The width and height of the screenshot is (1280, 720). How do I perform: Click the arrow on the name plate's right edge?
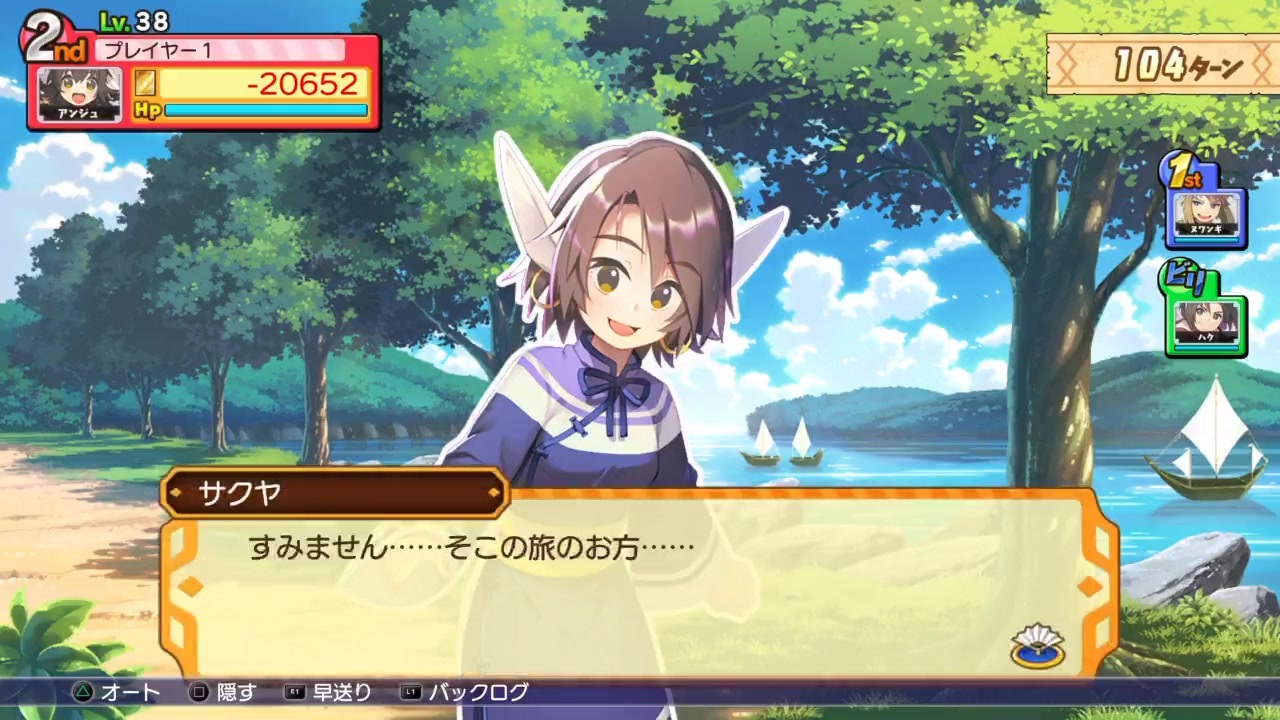(x=494, y=492)
